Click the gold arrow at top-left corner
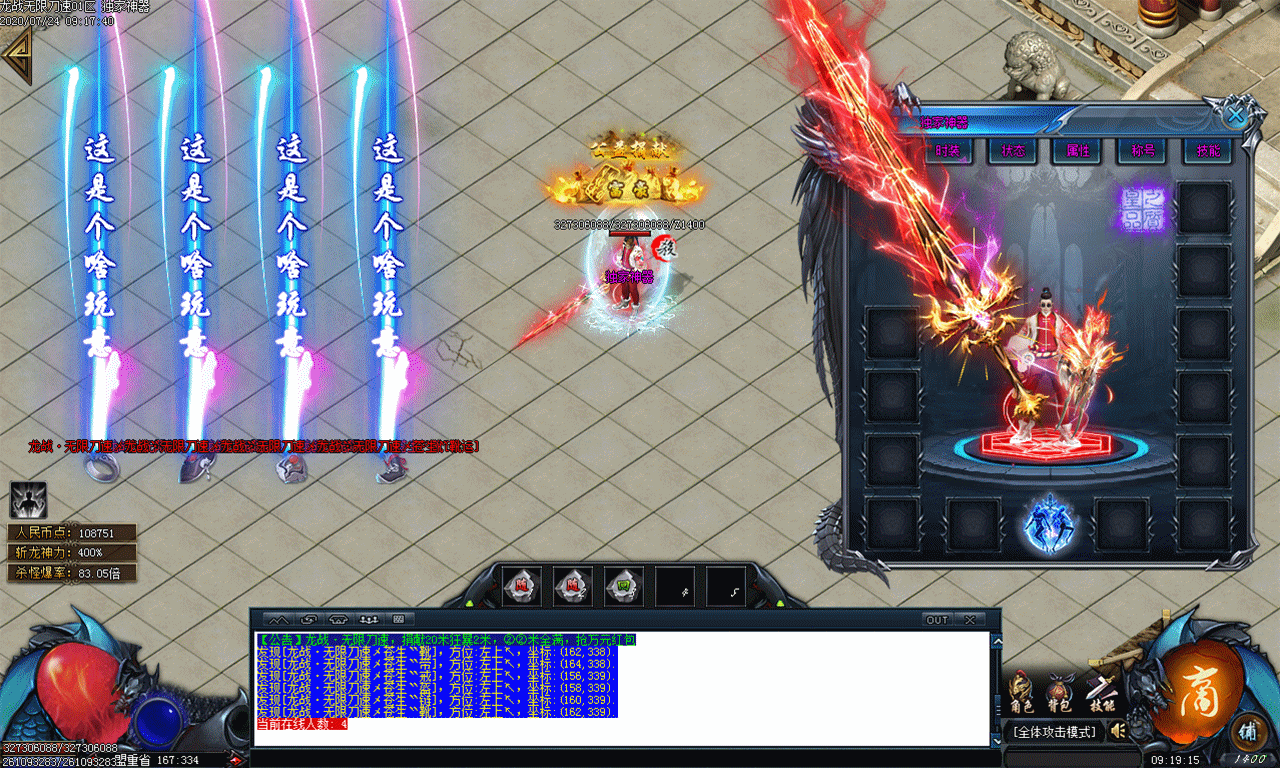The height and width of the screenshot is (768, 1280). [x=17, y=56]
